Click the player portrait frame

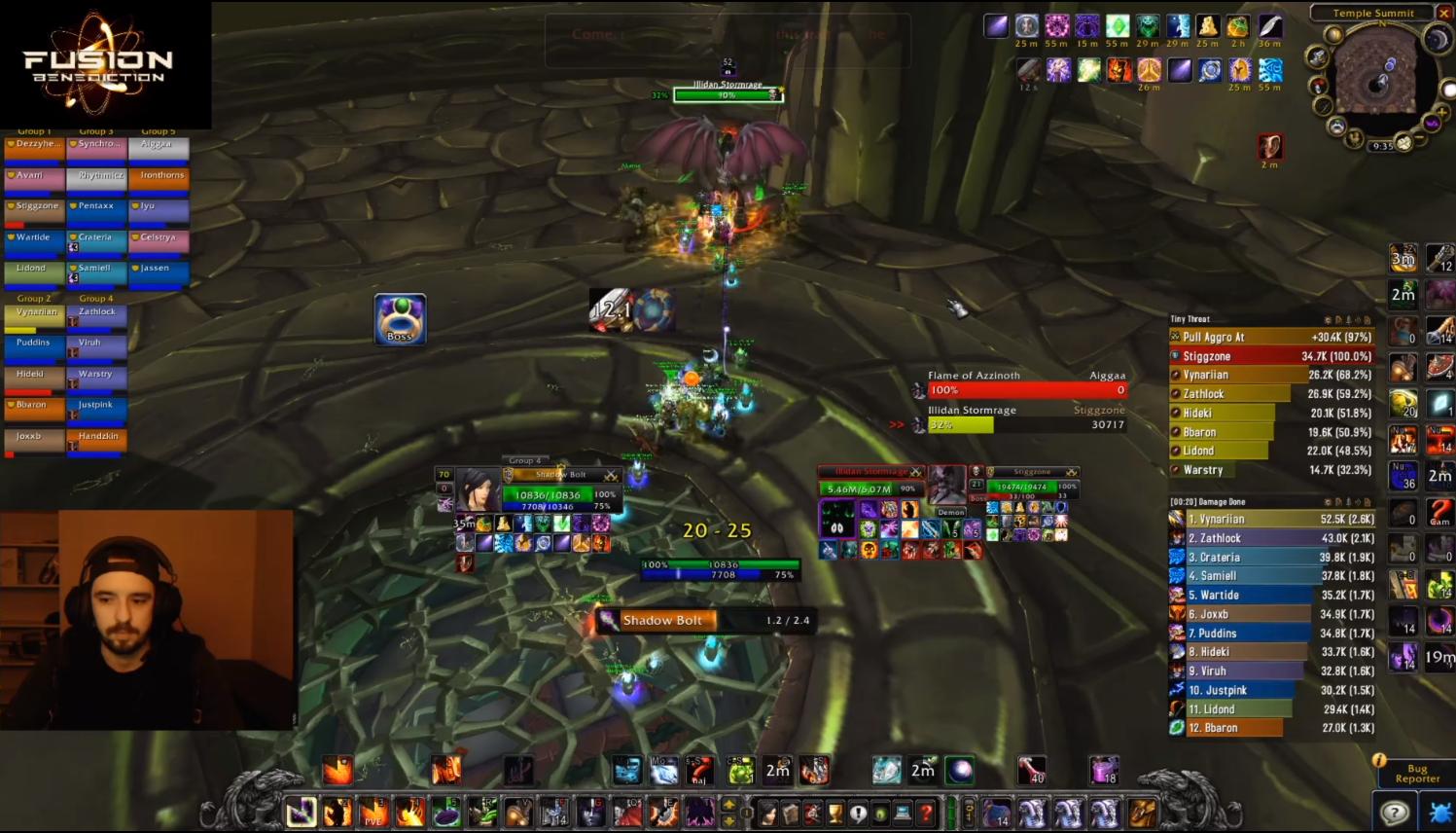point(479,489)
